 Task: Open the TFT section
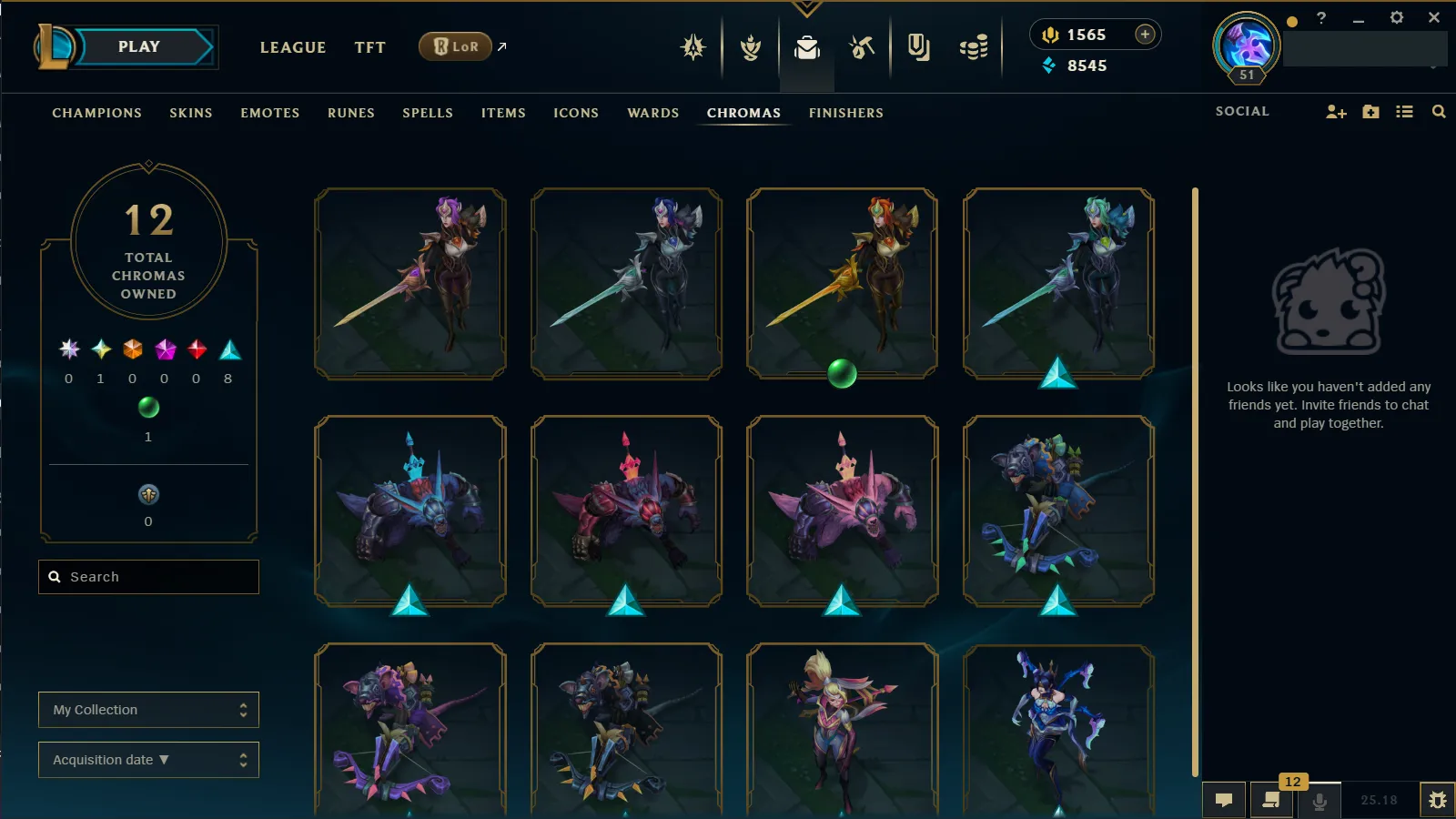coord(369,47)
